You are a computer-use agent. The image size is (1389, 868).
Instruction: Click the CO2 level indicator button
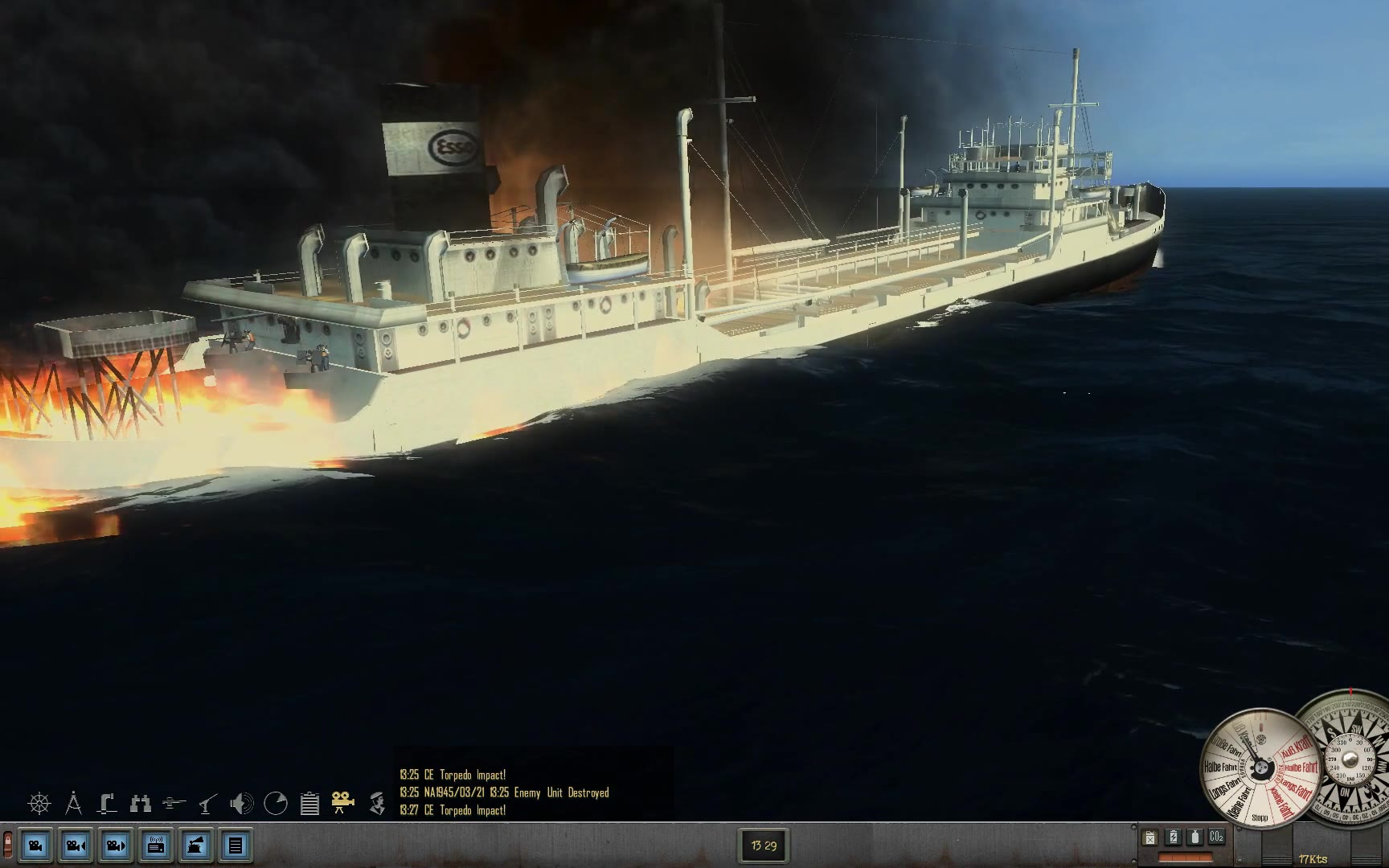coord(1216,837)
